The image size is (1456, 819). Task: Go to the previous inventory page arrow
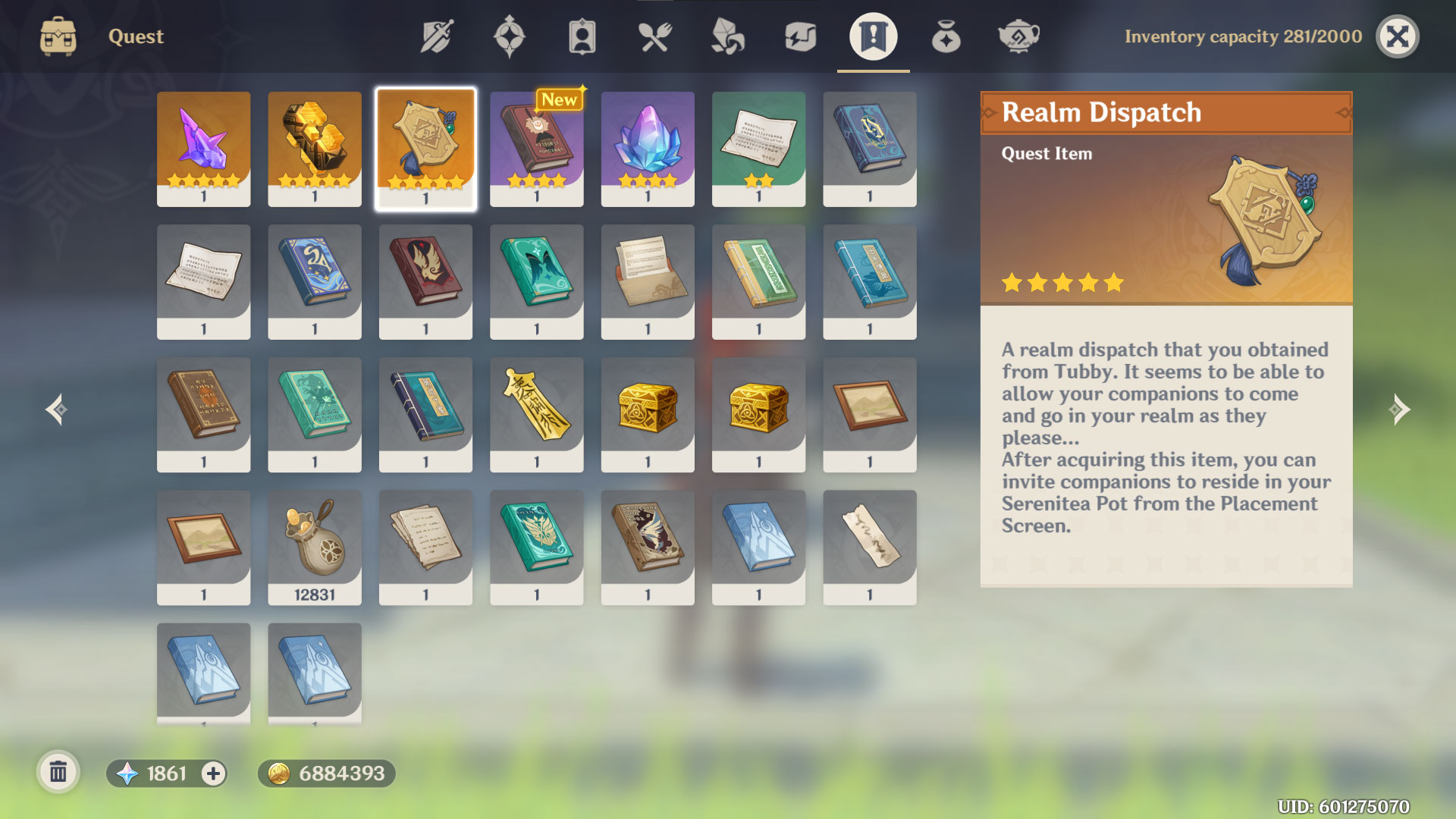(56, 409)
